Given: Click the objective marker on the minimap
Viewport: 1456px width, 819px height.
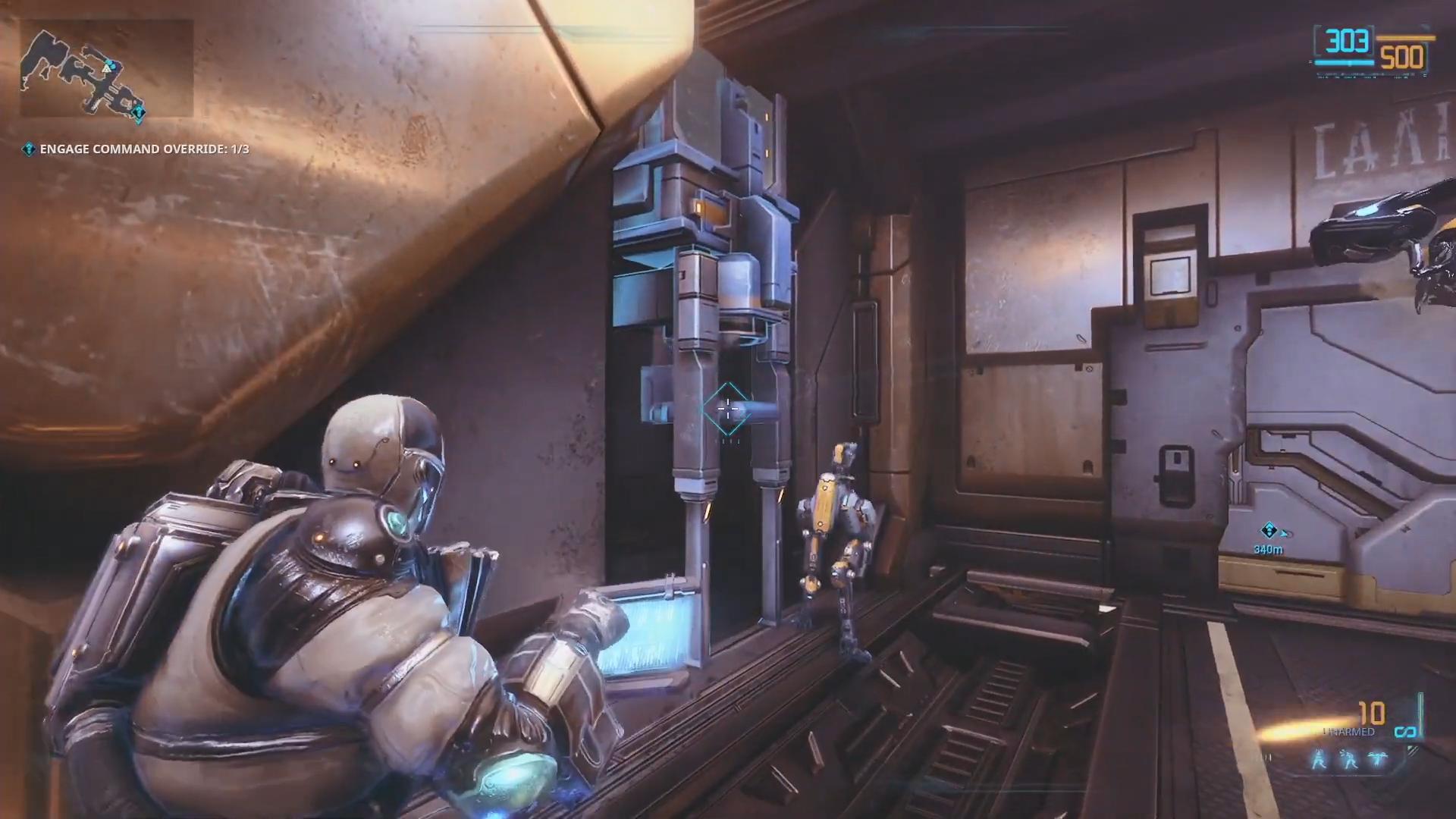Looking at the screenshot, I should click(138, 114).
